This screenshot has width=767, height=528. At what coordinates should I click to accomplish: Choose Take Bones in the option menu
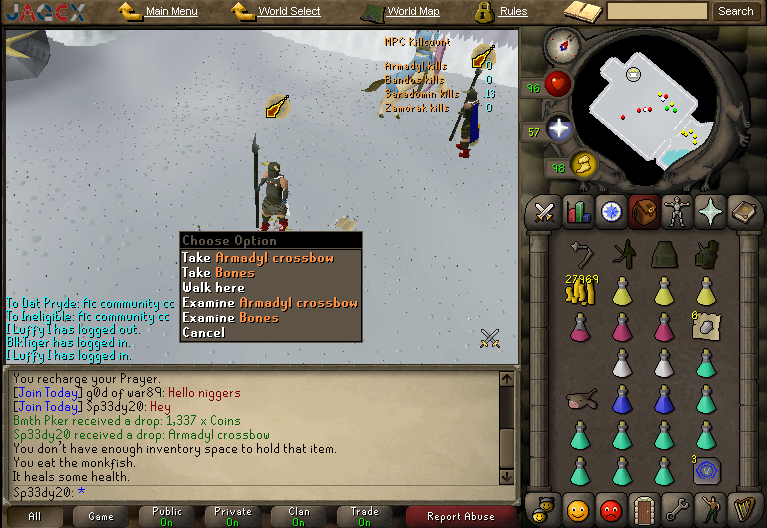tap(218, 273)
